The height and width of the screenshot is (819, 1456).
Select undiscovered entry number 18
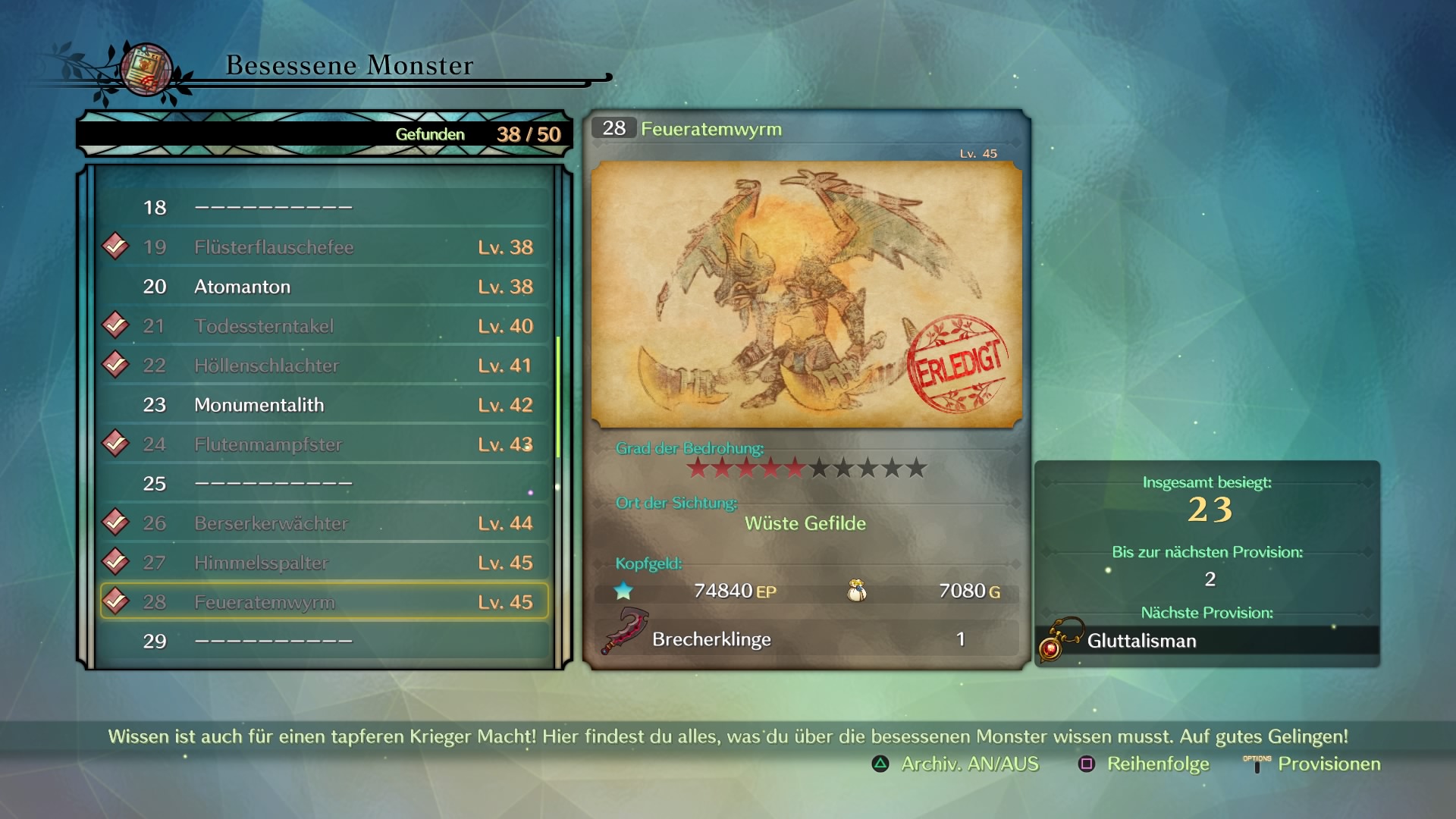coord(325,208)
